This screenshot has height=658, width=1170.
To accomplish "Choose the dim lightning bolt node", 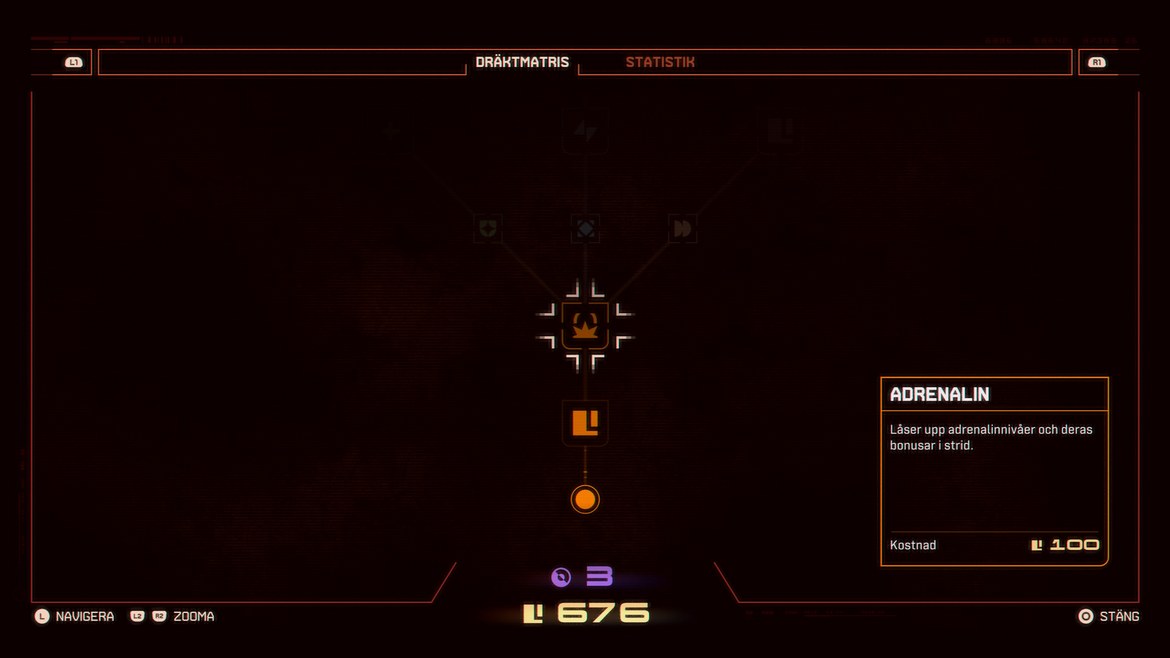I will (x=585, y=131).
